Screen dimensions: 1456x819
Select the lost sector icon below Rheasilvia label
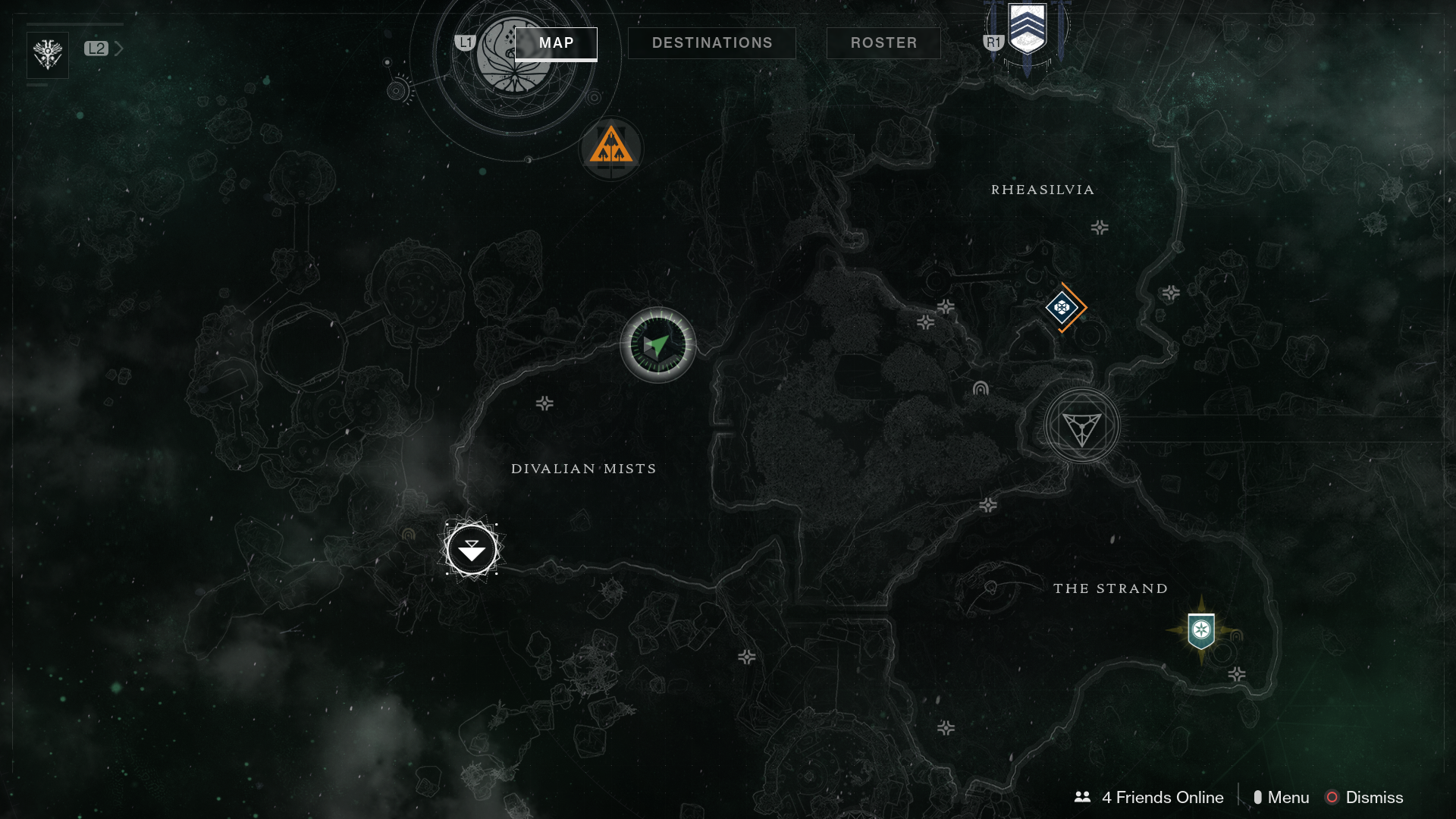[x=1098, y=226]
